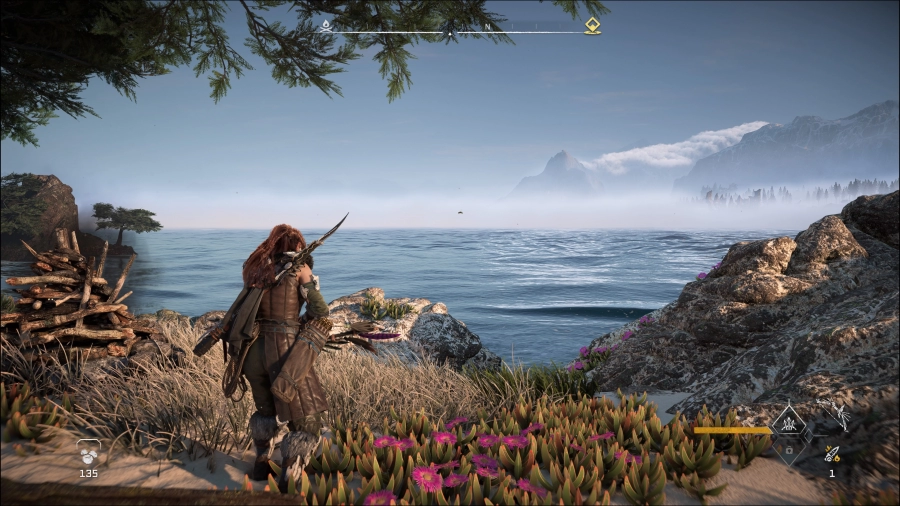Click the locked diamond slot
Screen dimensions: 900x506
tap(788, 451)
